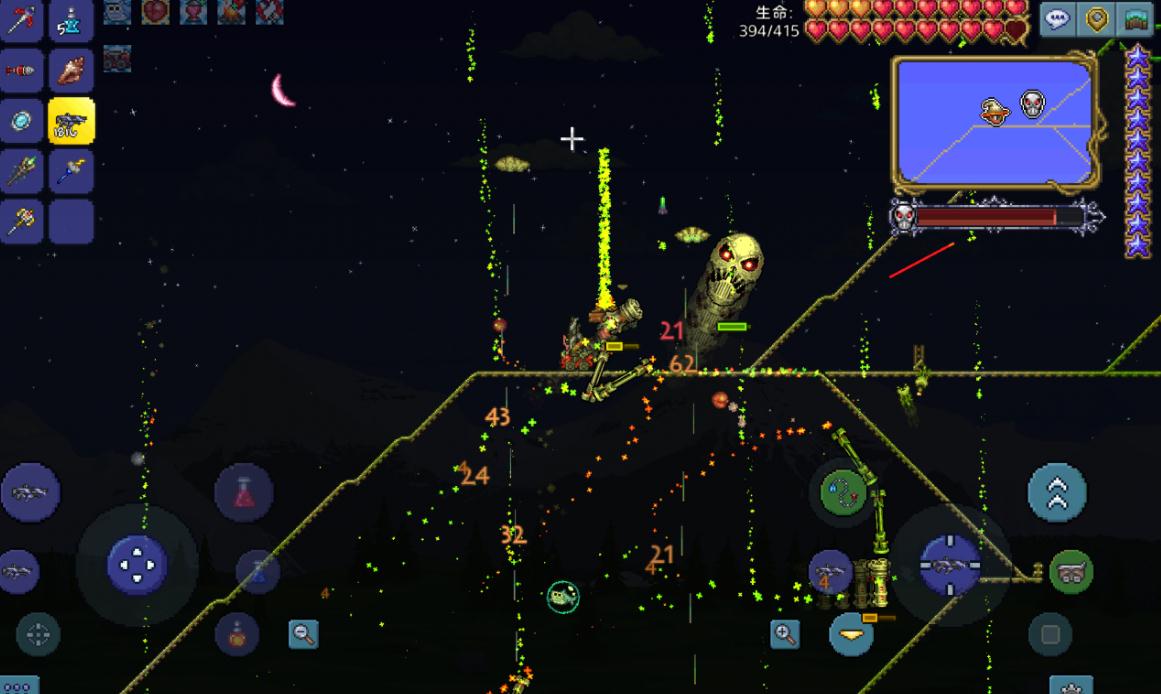The height and width of the screenshot is (694, 1161).
Task: Zoom out with the minus magnifier
Action: point(303,633)
